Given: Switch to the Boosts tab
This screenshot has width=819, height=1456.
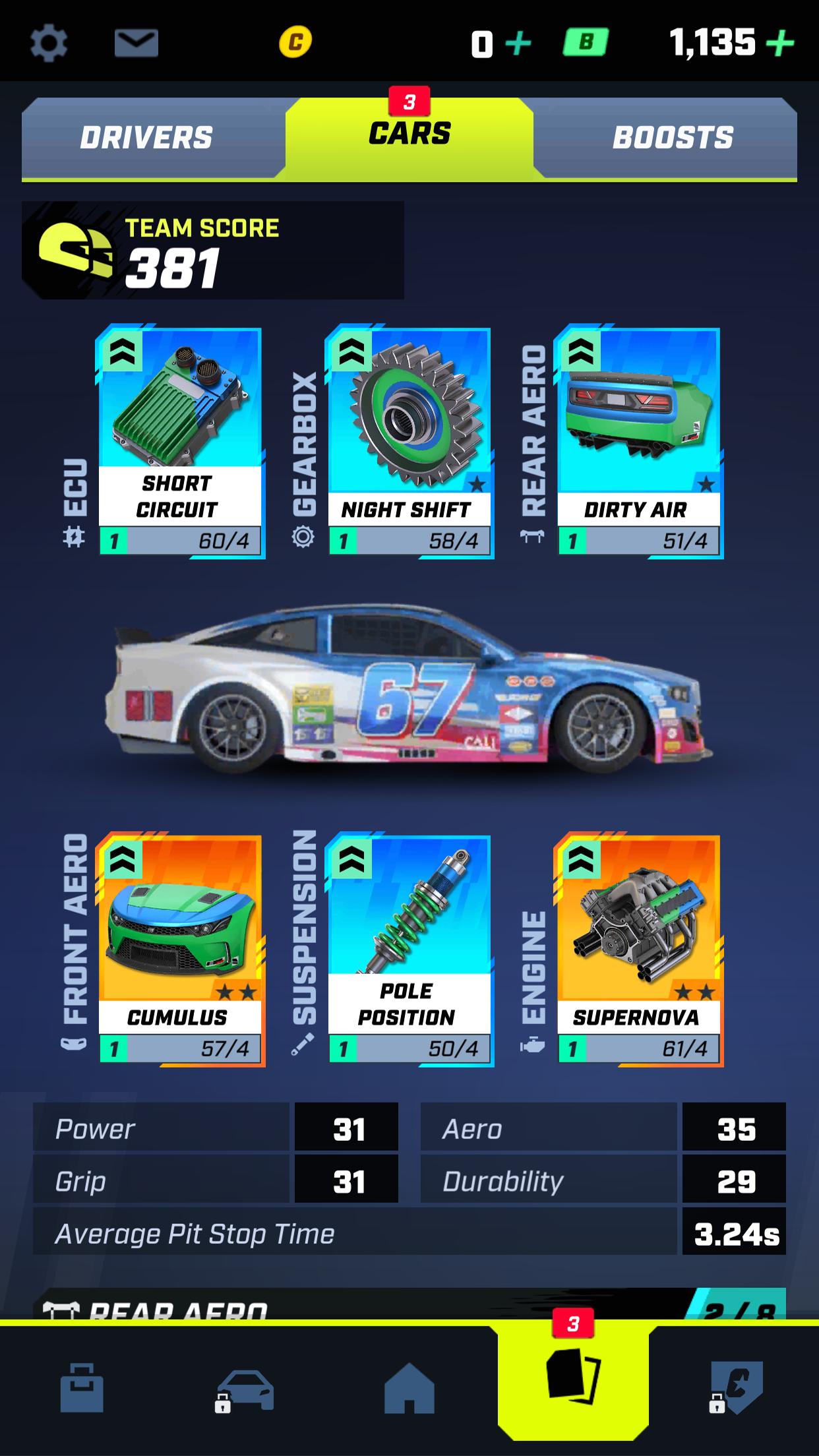Looking at the screenshot, I should pyautogui.click(x=672, y=138).
